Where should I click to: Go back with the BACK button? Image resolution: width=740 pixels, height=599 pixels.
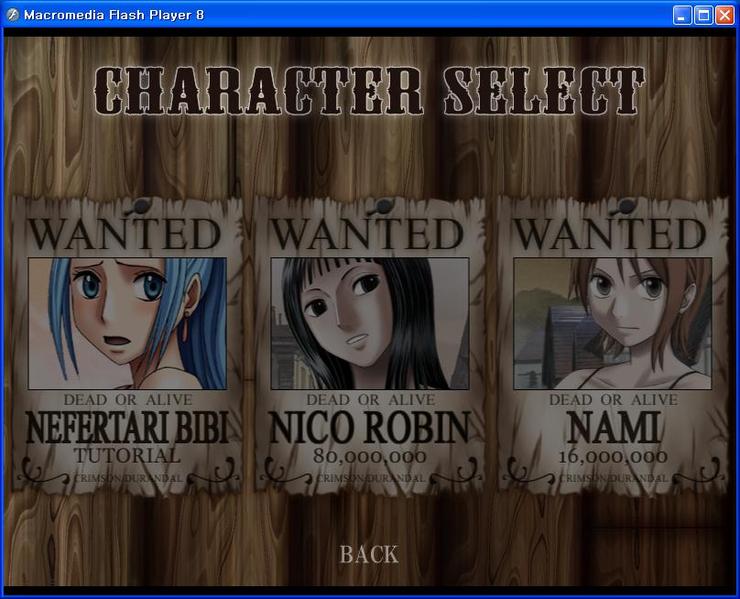(369, 554)
